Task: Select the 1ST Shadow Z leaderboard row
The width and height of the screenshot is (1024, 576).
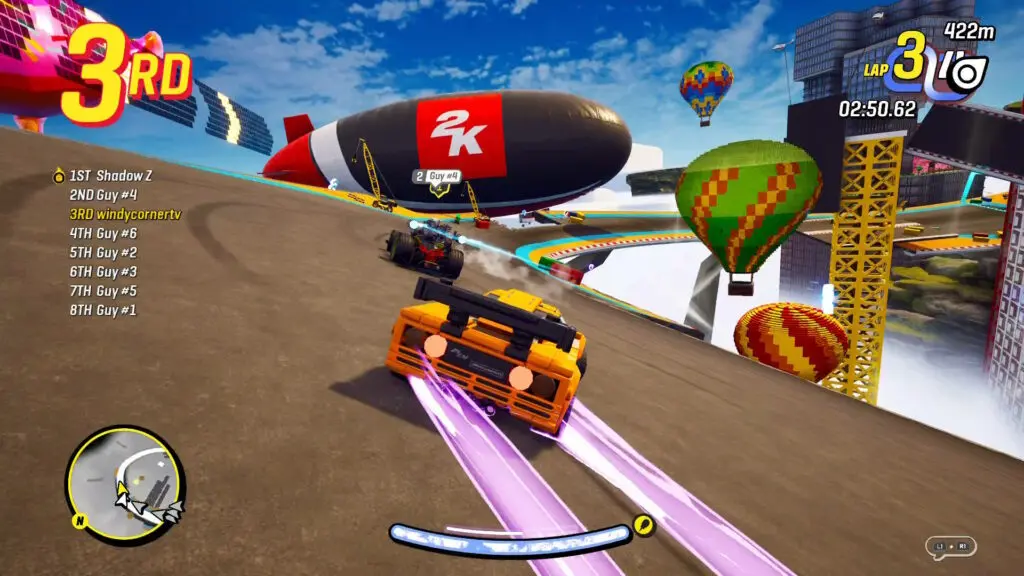Action: point(106,176)
